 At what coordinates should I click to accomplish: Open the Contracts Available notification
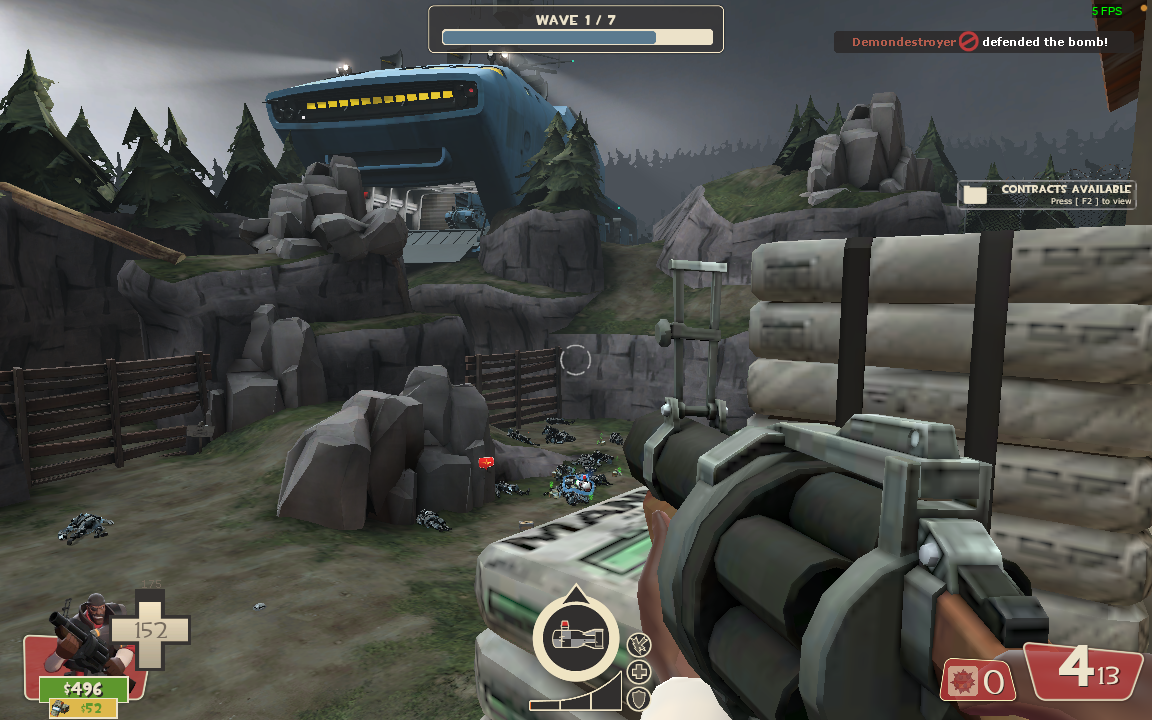click(x=1046, y=194)
